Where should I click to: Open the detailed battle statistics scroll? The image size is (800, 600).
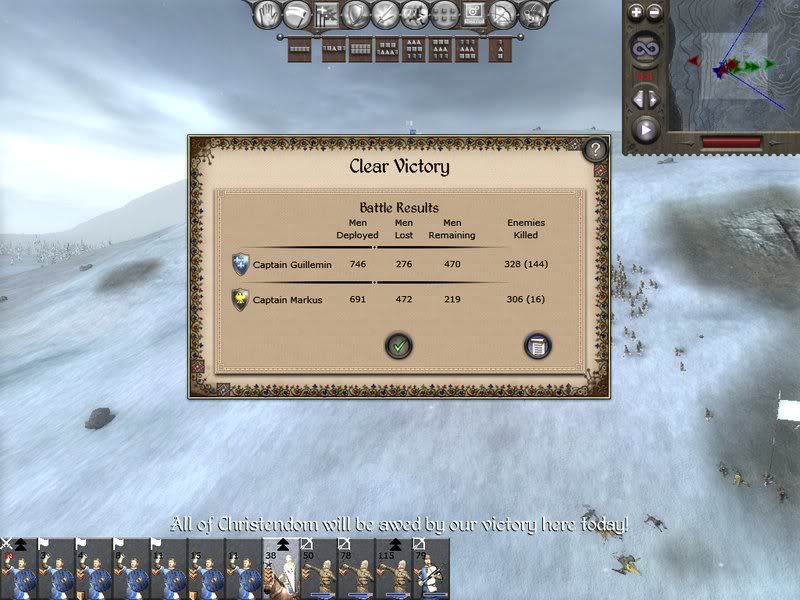(538, 346)
